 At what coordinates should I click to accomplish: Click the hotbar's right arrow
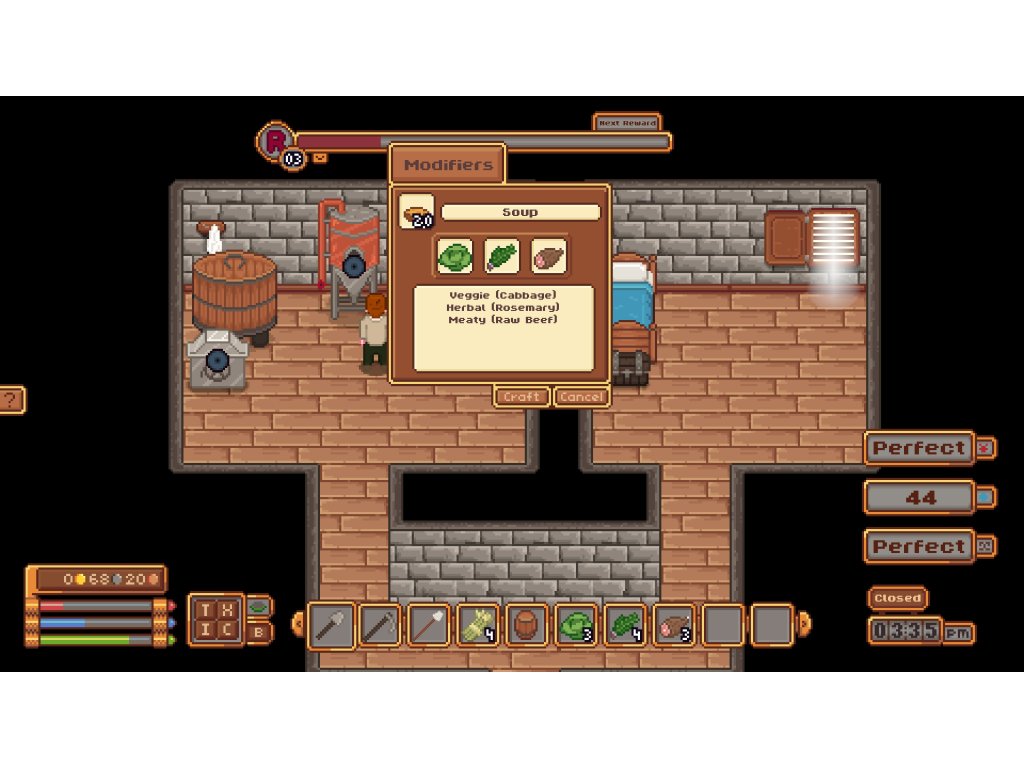click(x=805, y=625)
